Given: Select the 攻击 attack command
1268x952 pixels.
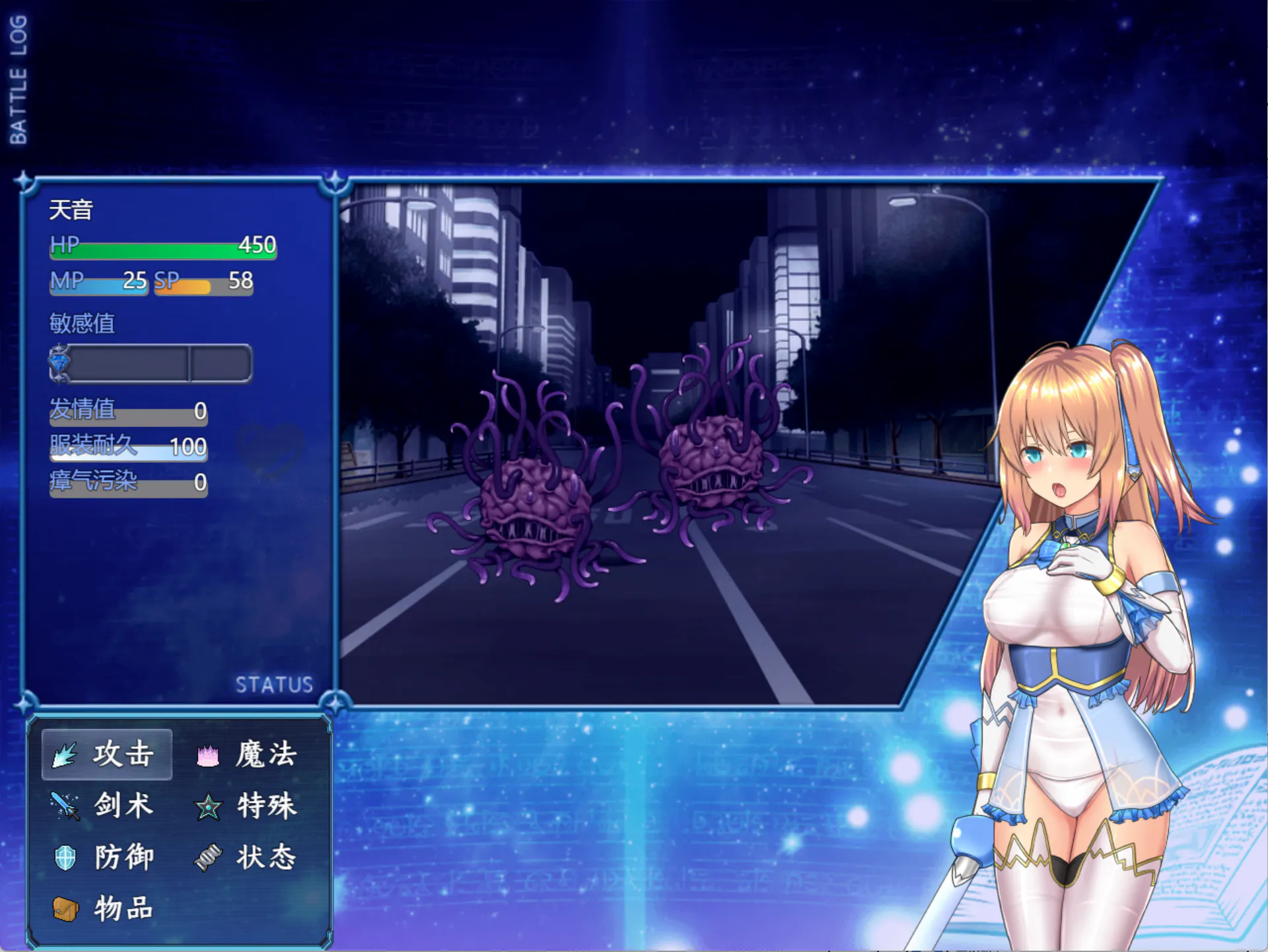Looking at the screenshot, I should (107, 754).
